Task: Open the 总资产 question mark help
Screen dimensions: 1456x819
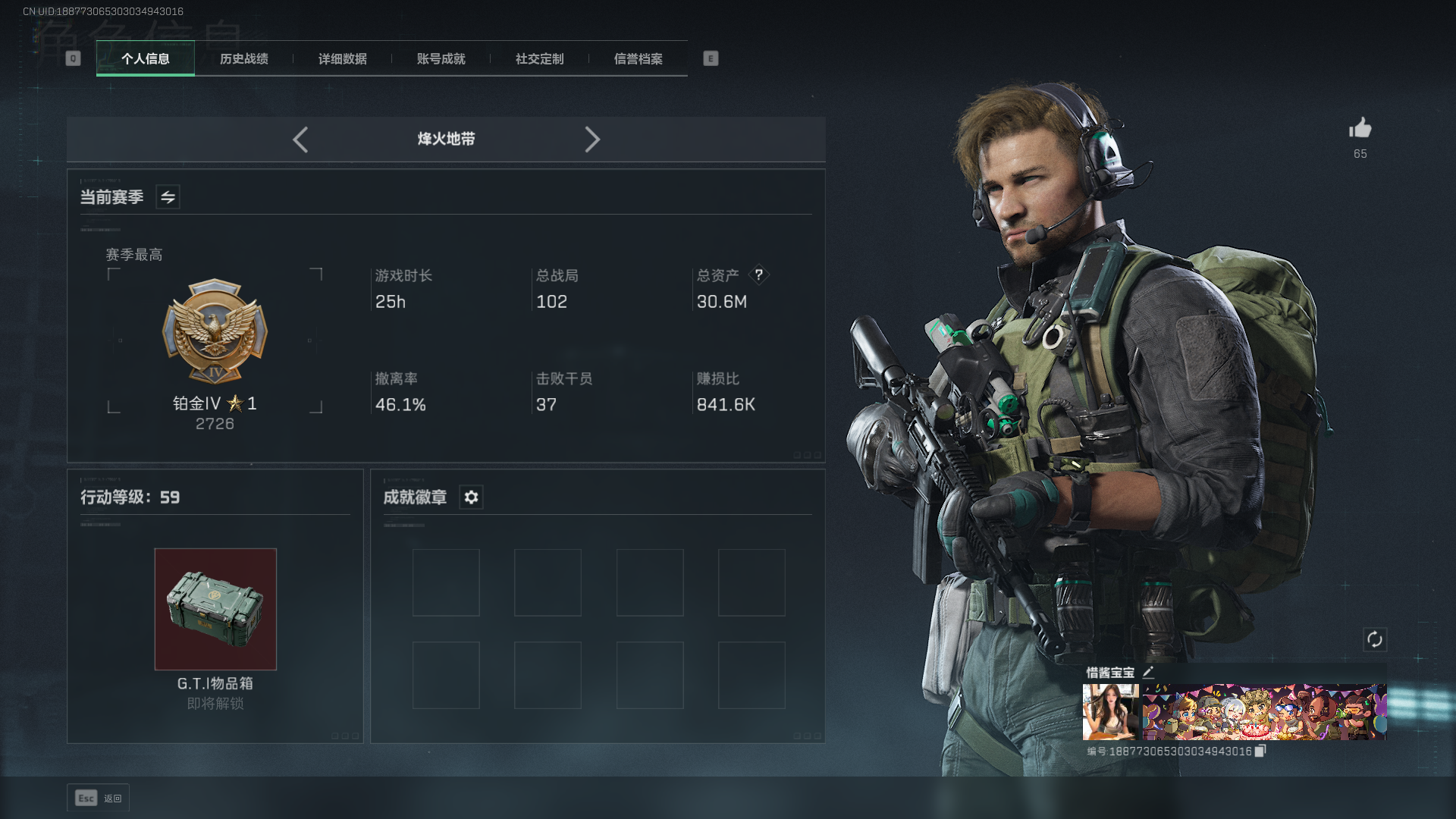Action: (758, 275)
